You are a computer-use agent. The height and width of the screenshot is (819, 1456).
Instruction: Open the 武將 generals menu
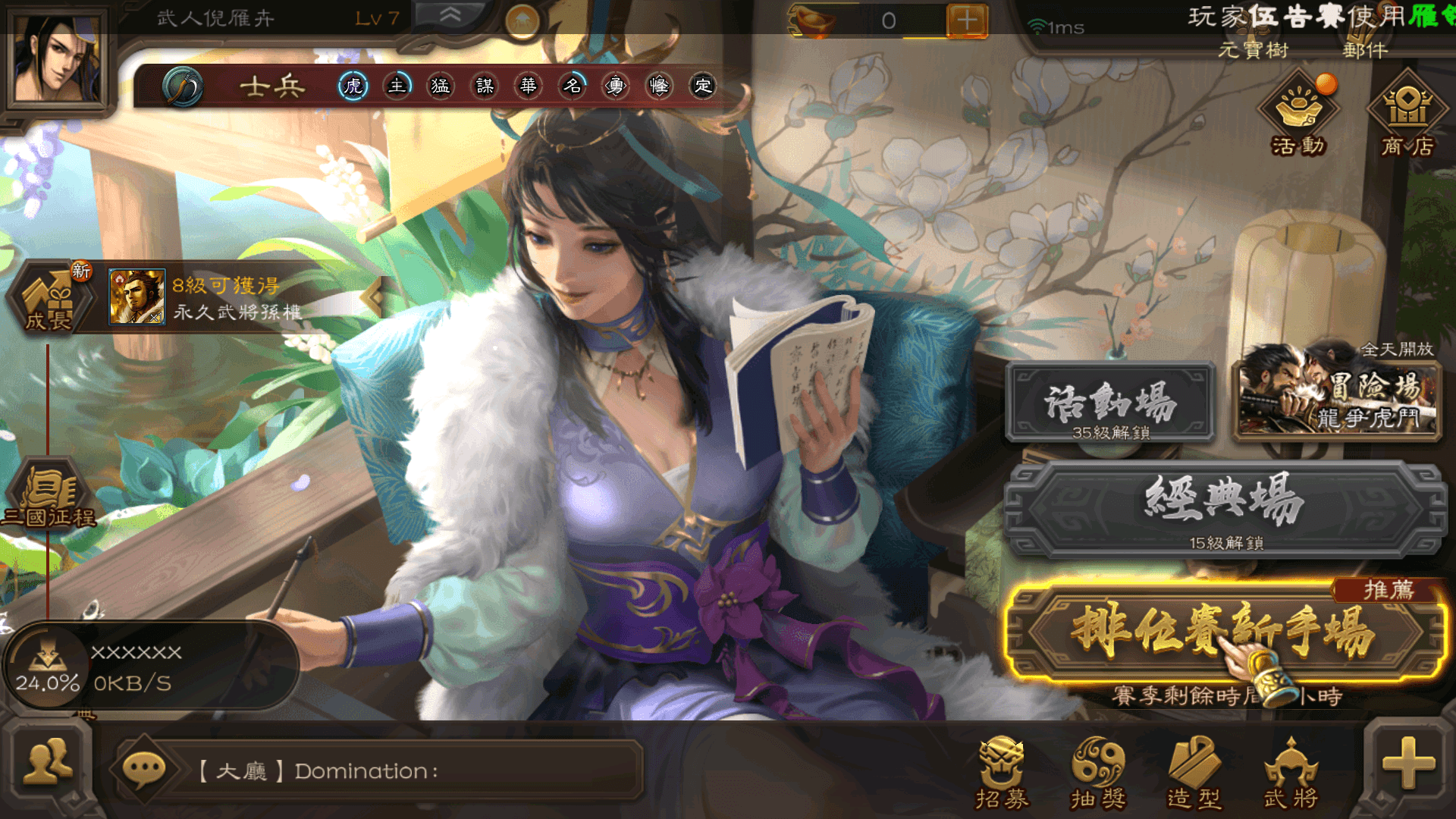tap(1291, 772)
